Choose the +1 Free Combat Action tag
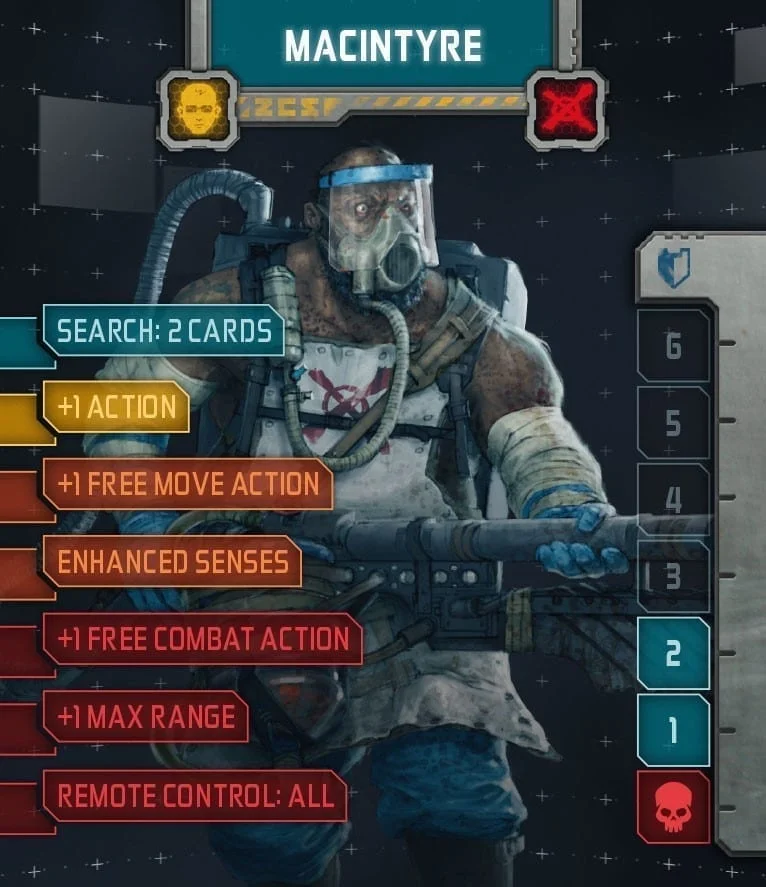Image resolution: width=766 pixels, height=887 pixels. click(203, 639)
